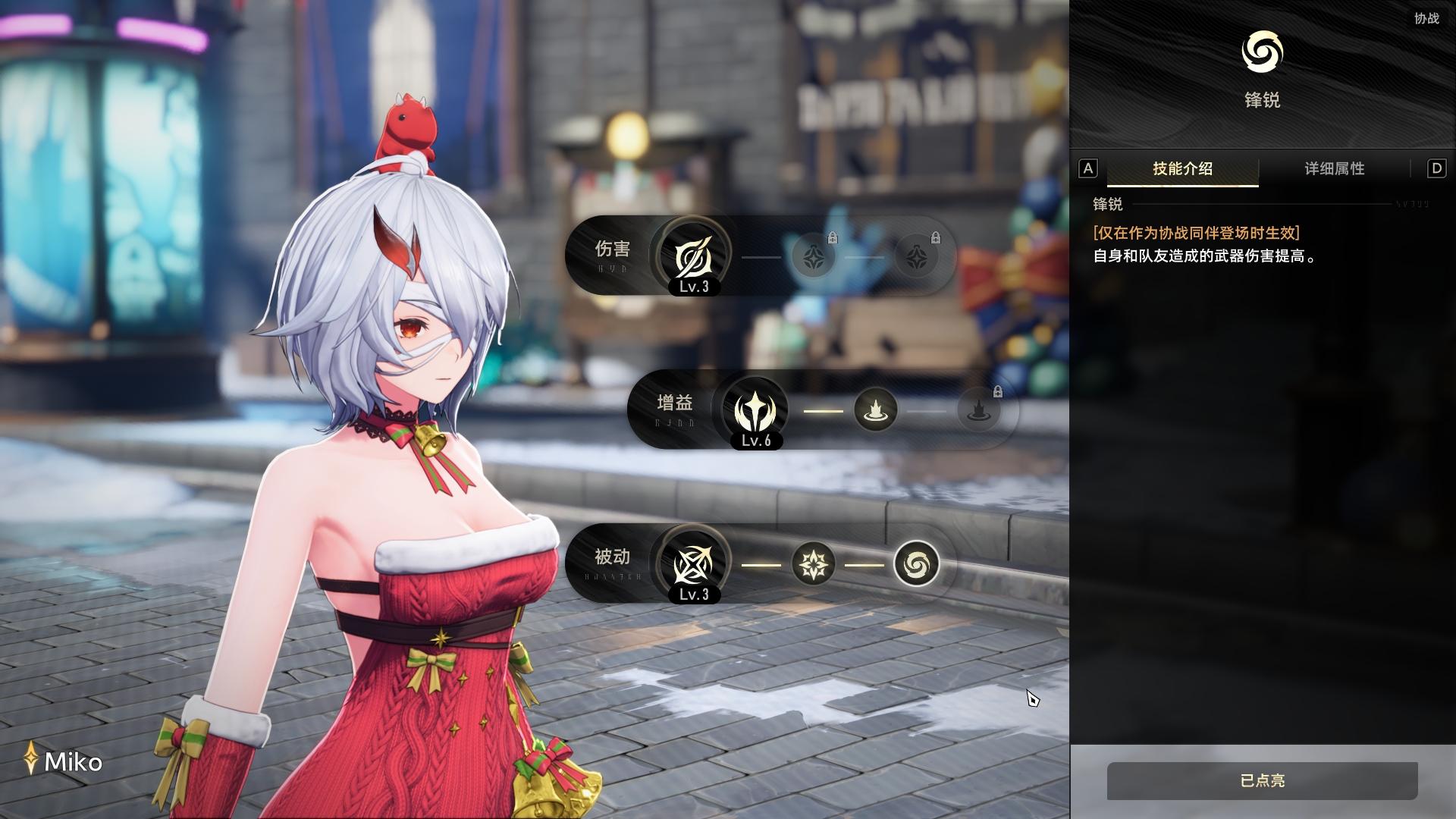
Task: Open the 详细属性 tab
Action: pos(1334,168)
